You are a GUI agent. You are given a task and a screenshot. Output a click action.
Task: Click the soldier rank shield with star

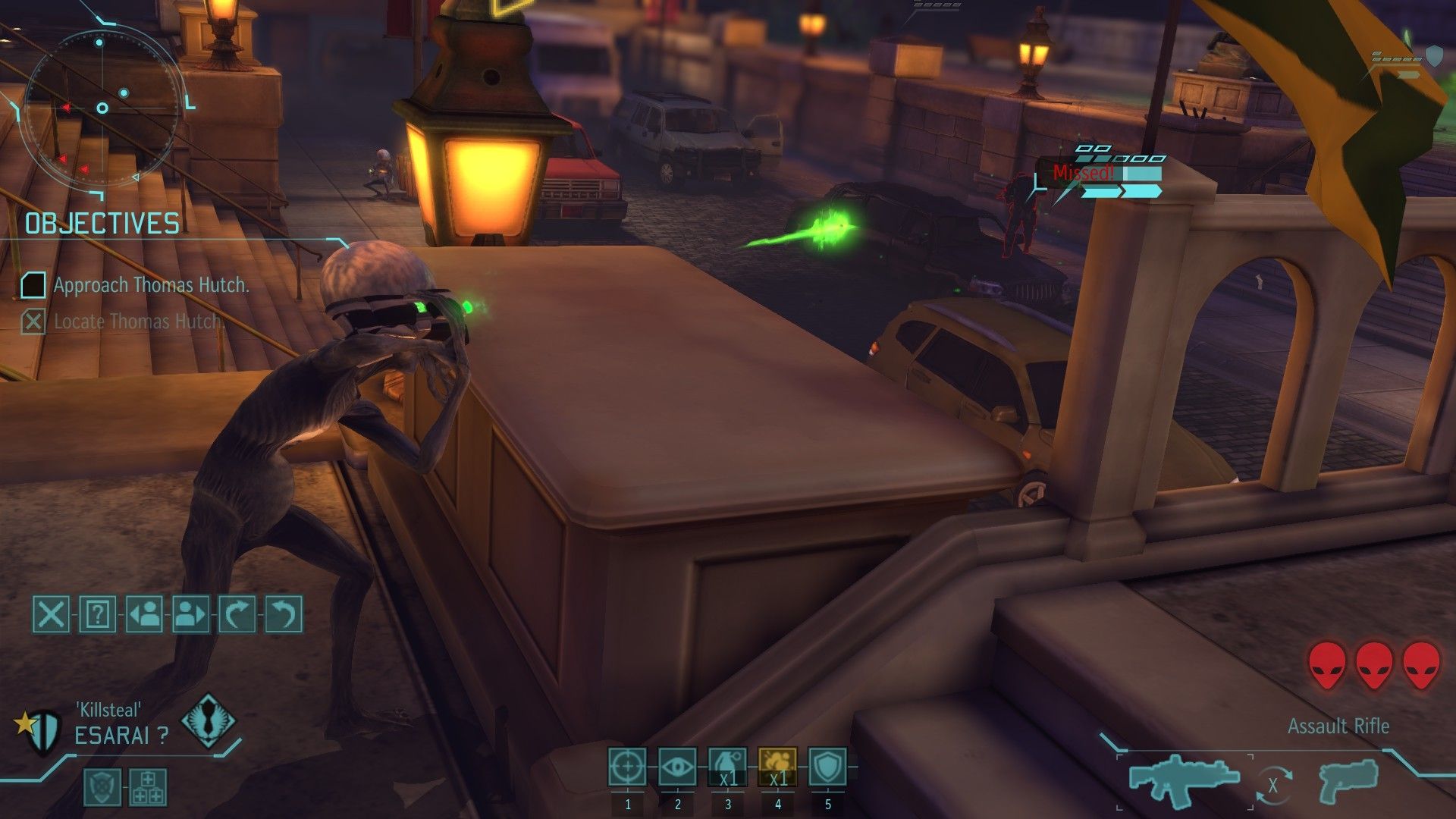point(42,731)
